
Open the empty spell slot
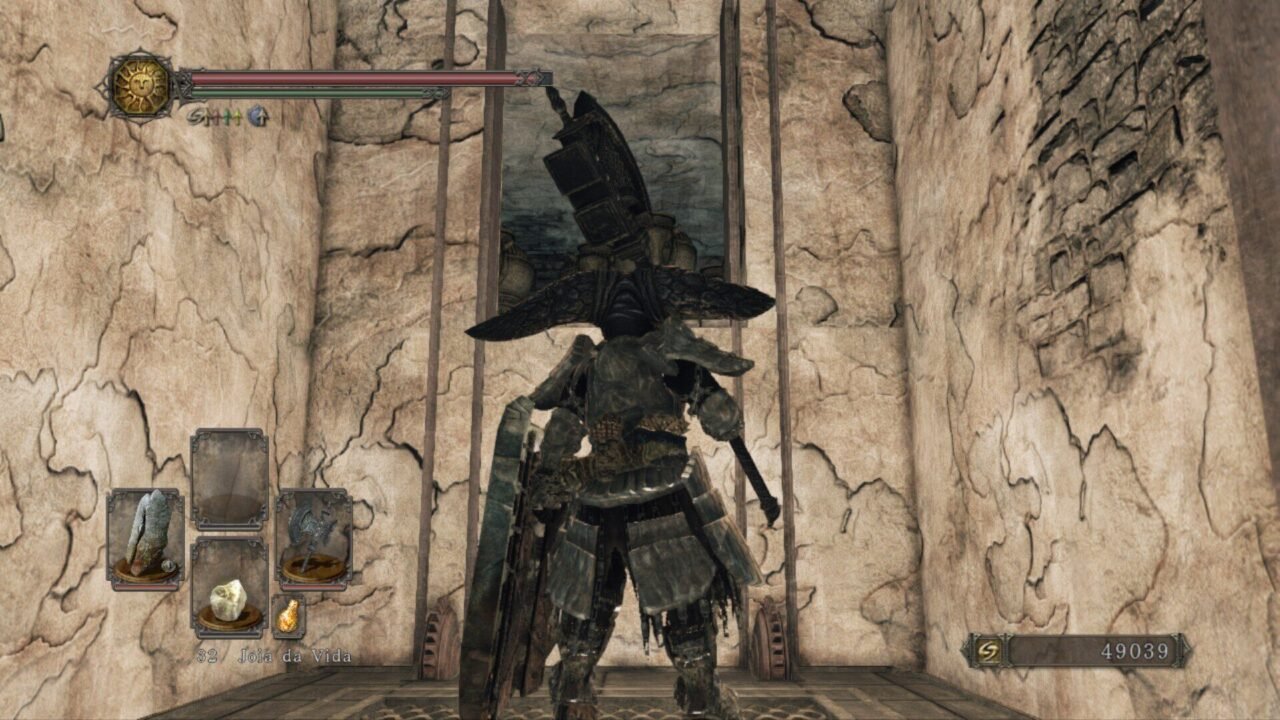click(229, 478)
